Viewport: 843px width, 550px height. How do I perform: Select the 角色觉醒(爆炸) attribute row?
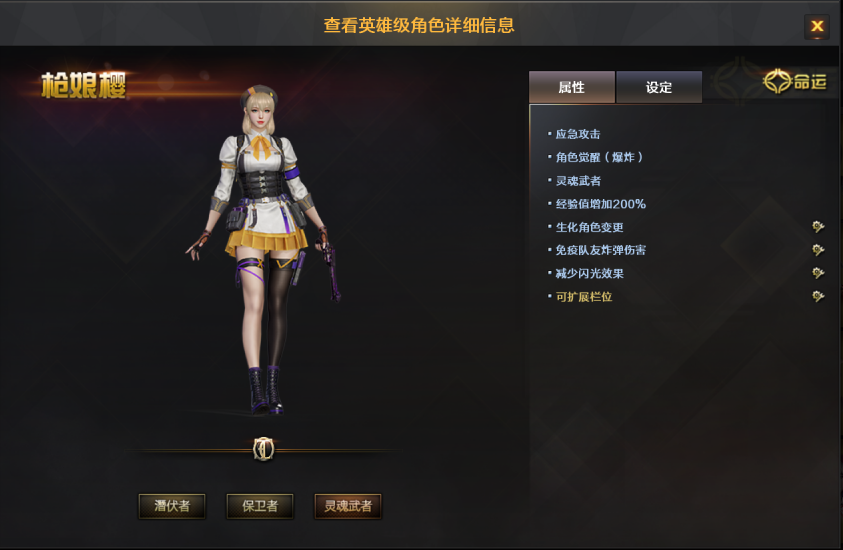(599, 157)
